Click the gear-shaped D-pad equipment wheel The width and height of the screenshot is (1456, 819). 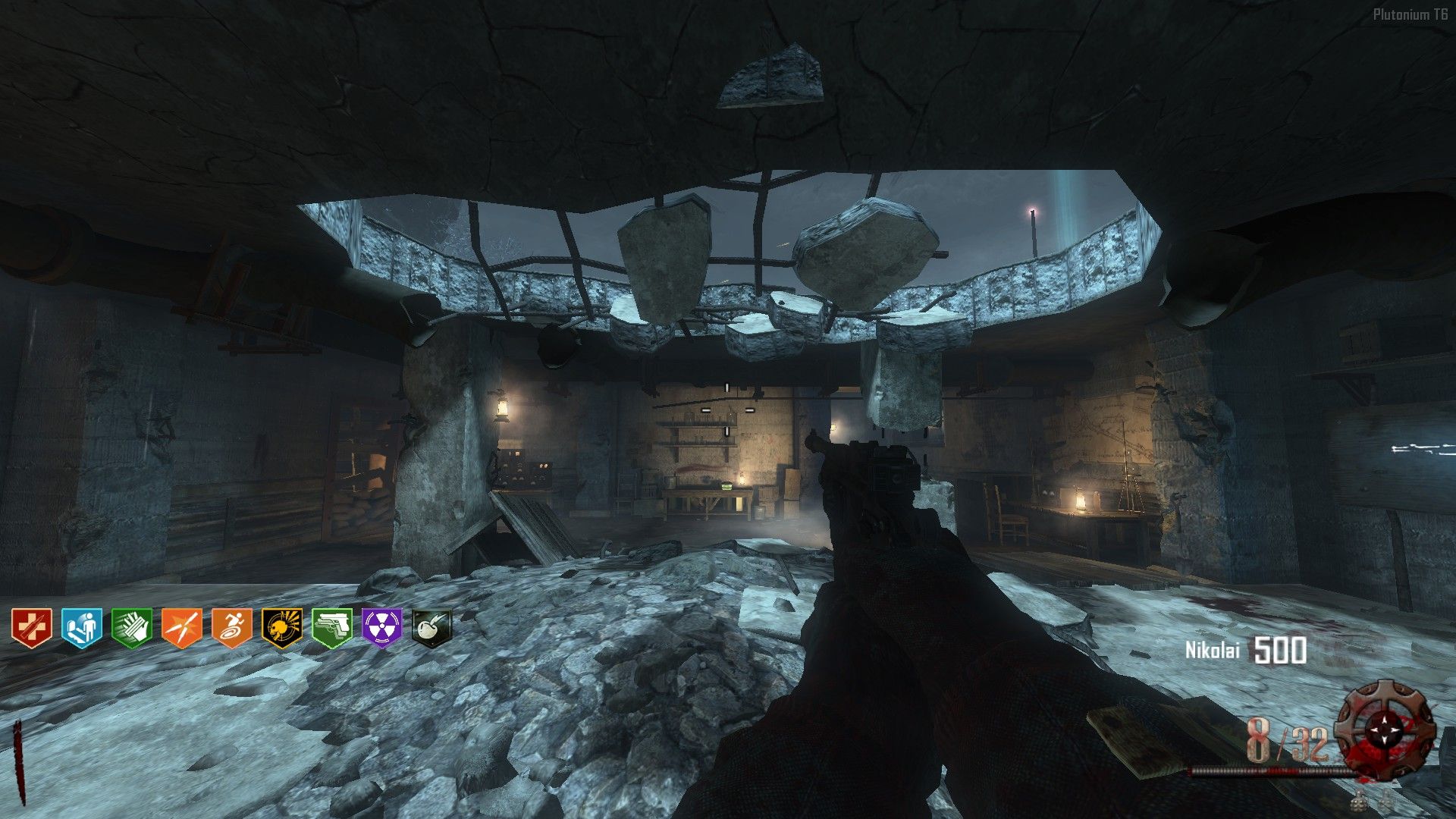[x=1385, y=728]
